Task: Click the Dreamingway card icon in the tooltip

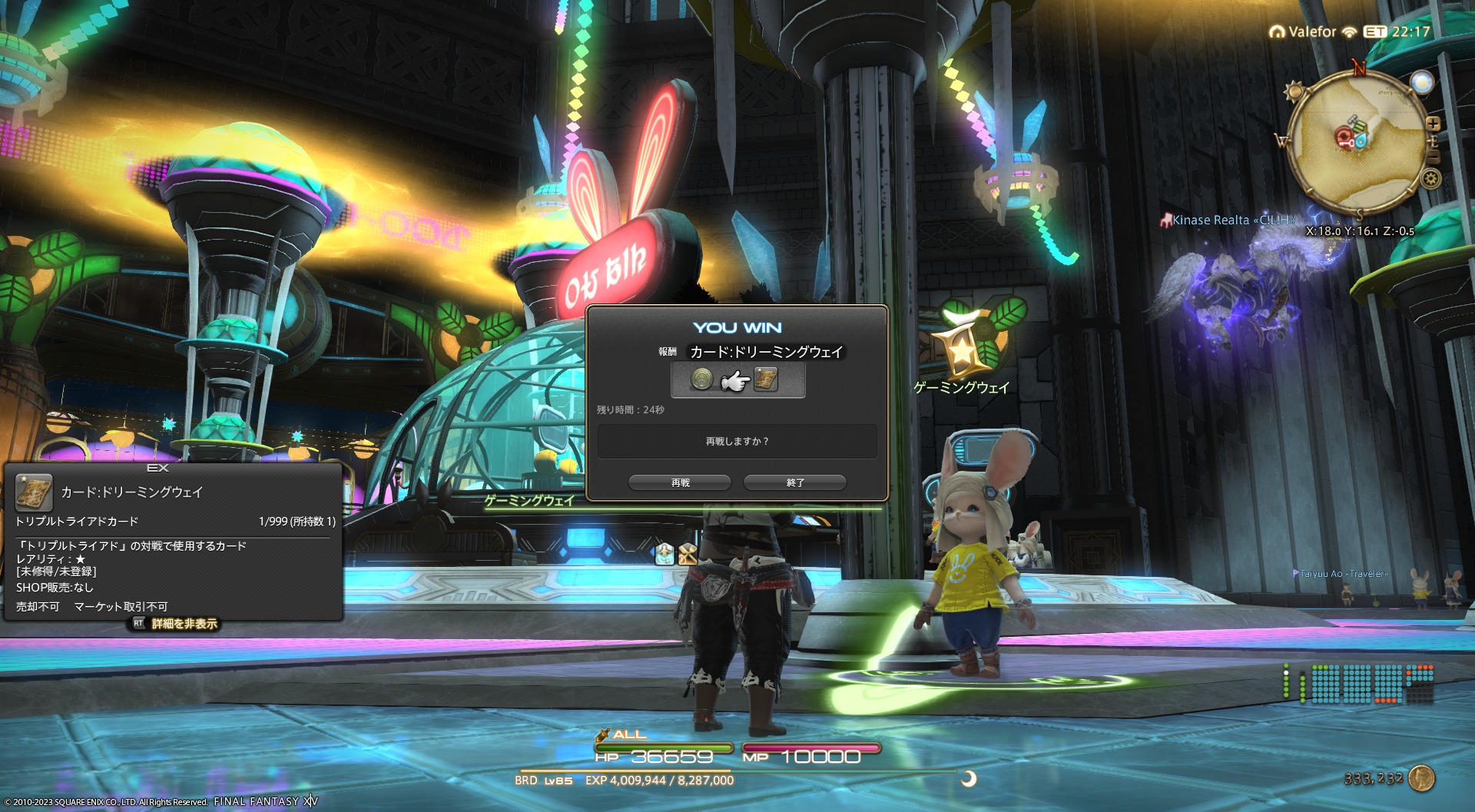Action: click(x=34, y=492)
